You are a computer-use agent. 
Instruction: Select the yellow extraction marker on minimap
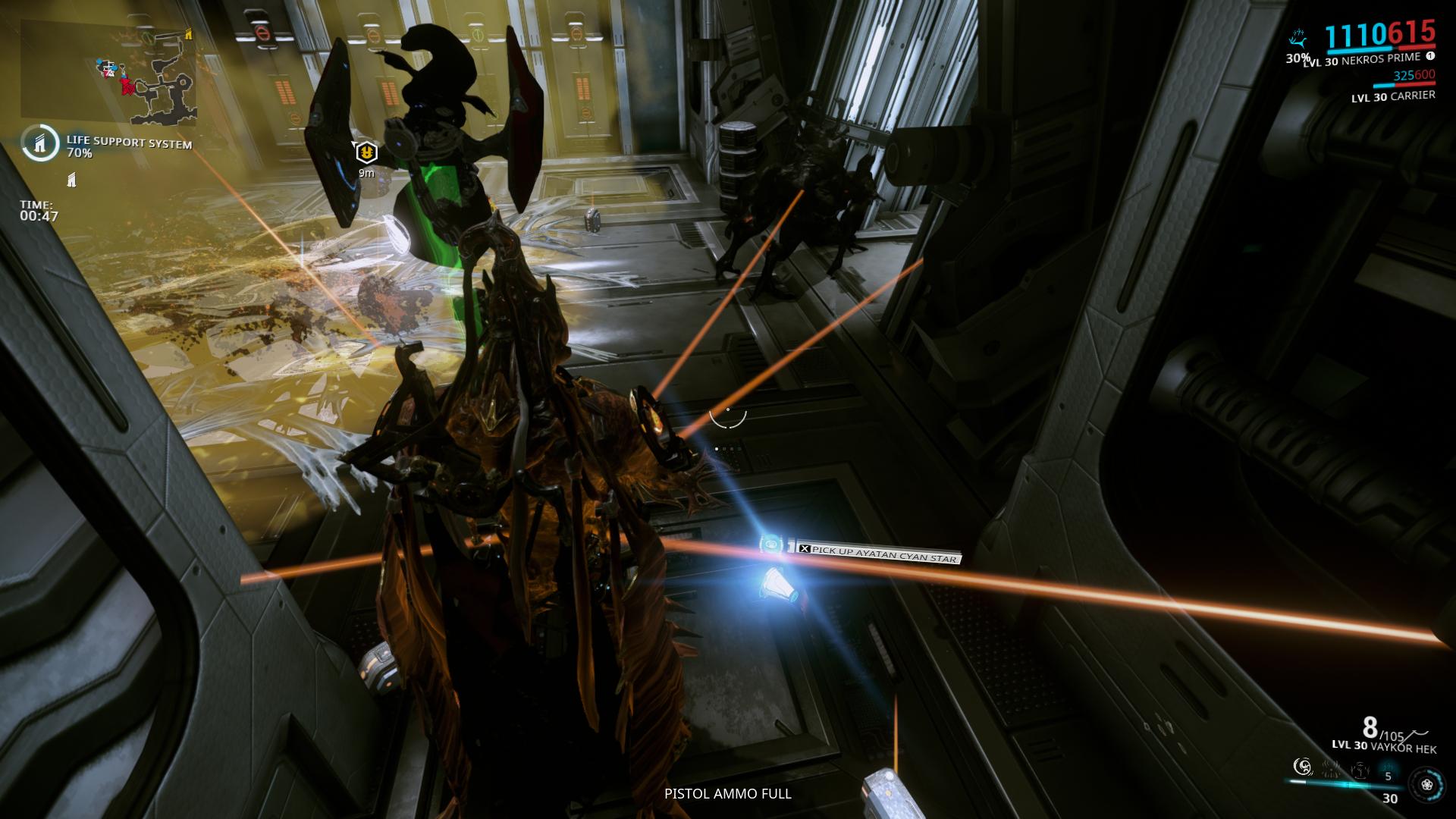click(189, 33)
